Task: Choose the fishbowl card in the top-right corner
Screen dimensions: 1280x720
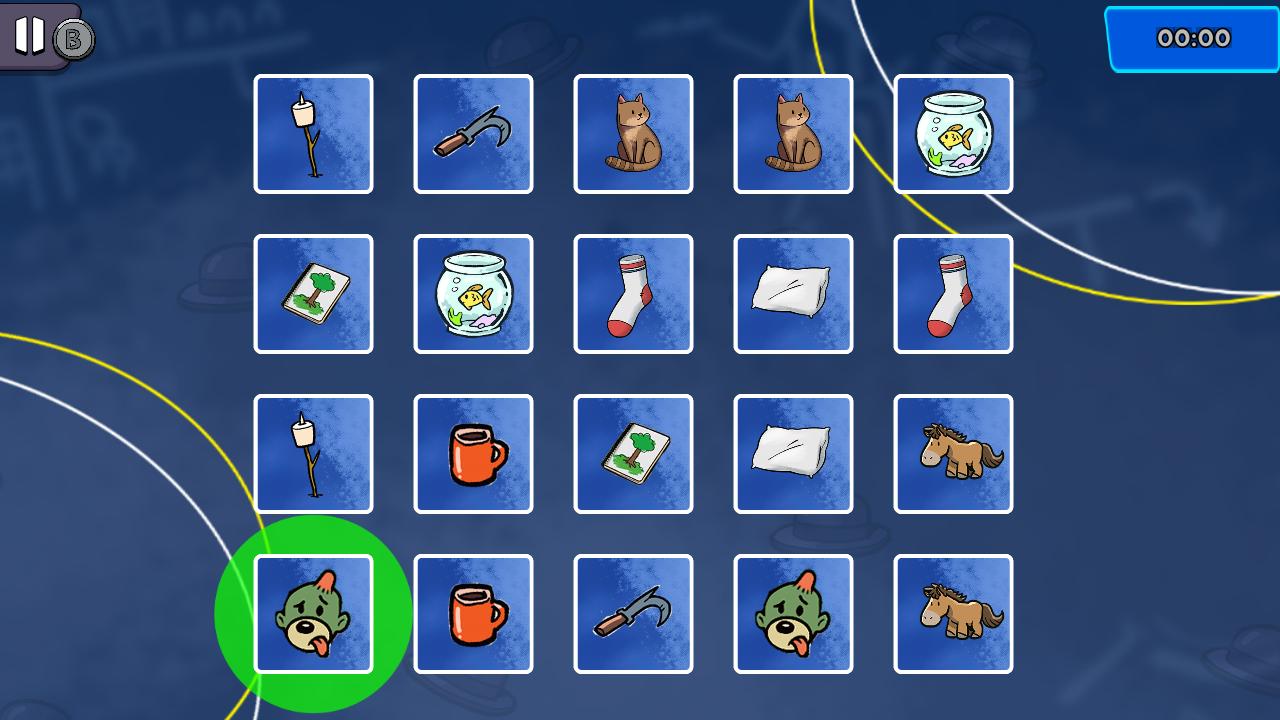Action: click(953, 134)
